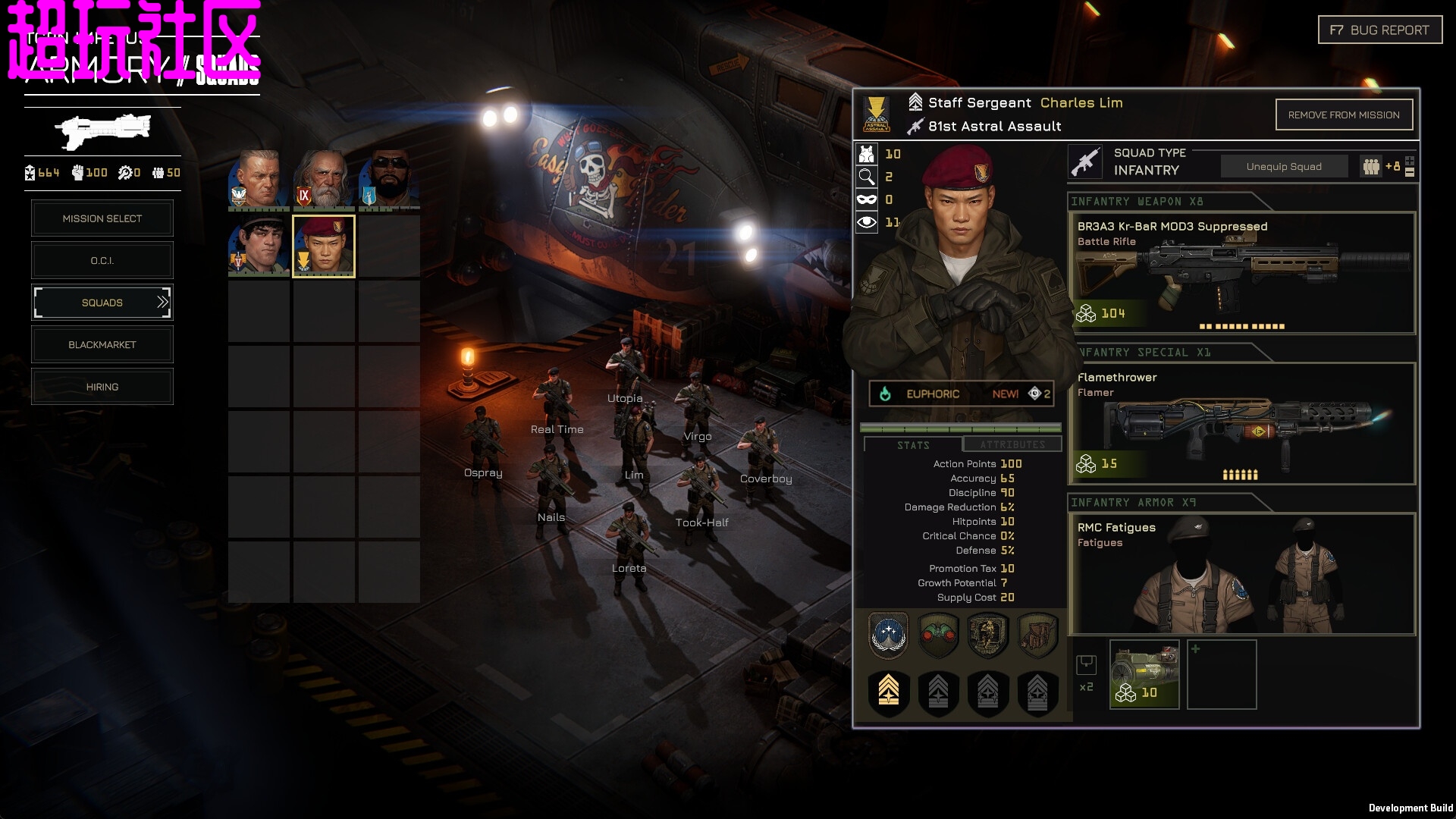Open the Mission Select menu
1456x819 pixels.
(x=102, y=218)
